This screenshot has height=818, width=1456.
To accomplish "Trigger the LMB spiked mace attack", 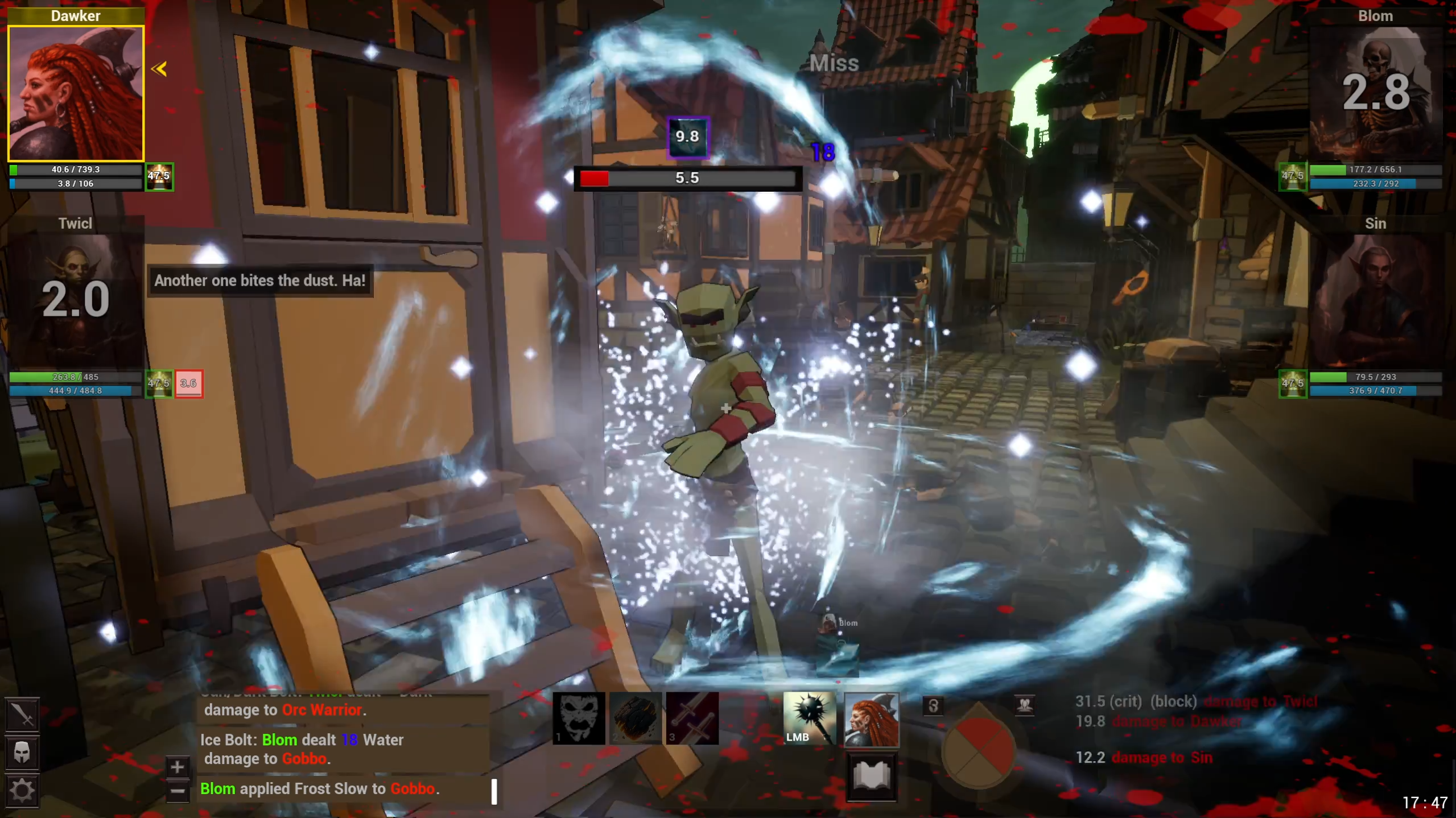I will 809,718.
